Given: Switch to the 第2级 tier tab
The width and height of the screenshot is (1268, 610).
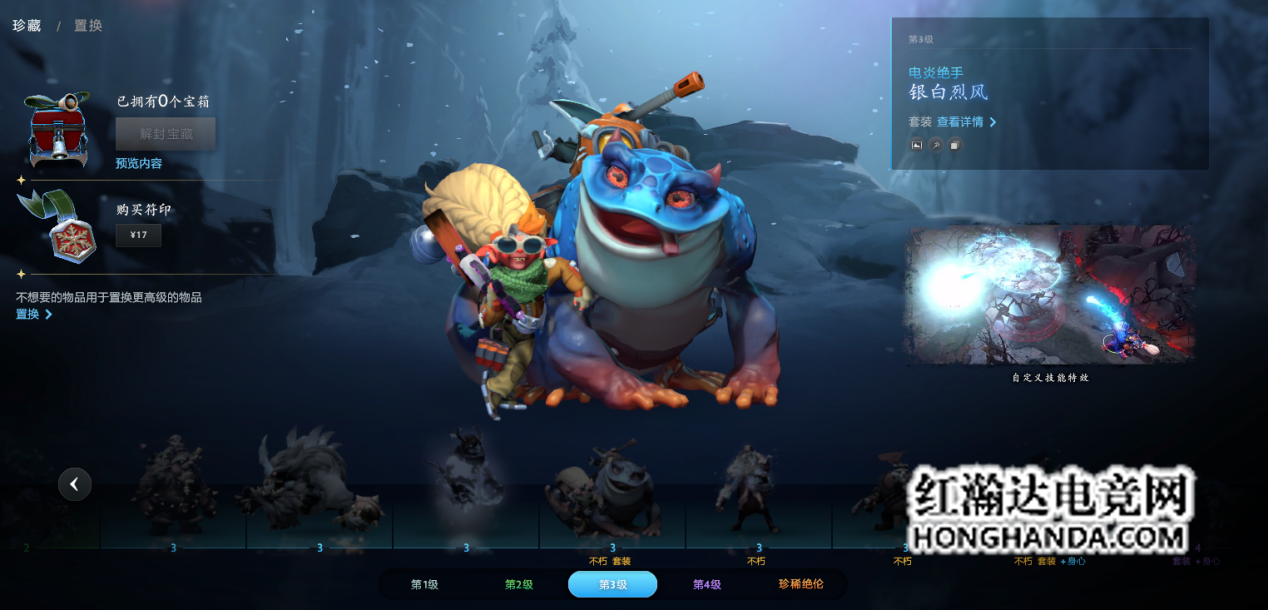Looking at the screenshot, I should click(518, 584).
